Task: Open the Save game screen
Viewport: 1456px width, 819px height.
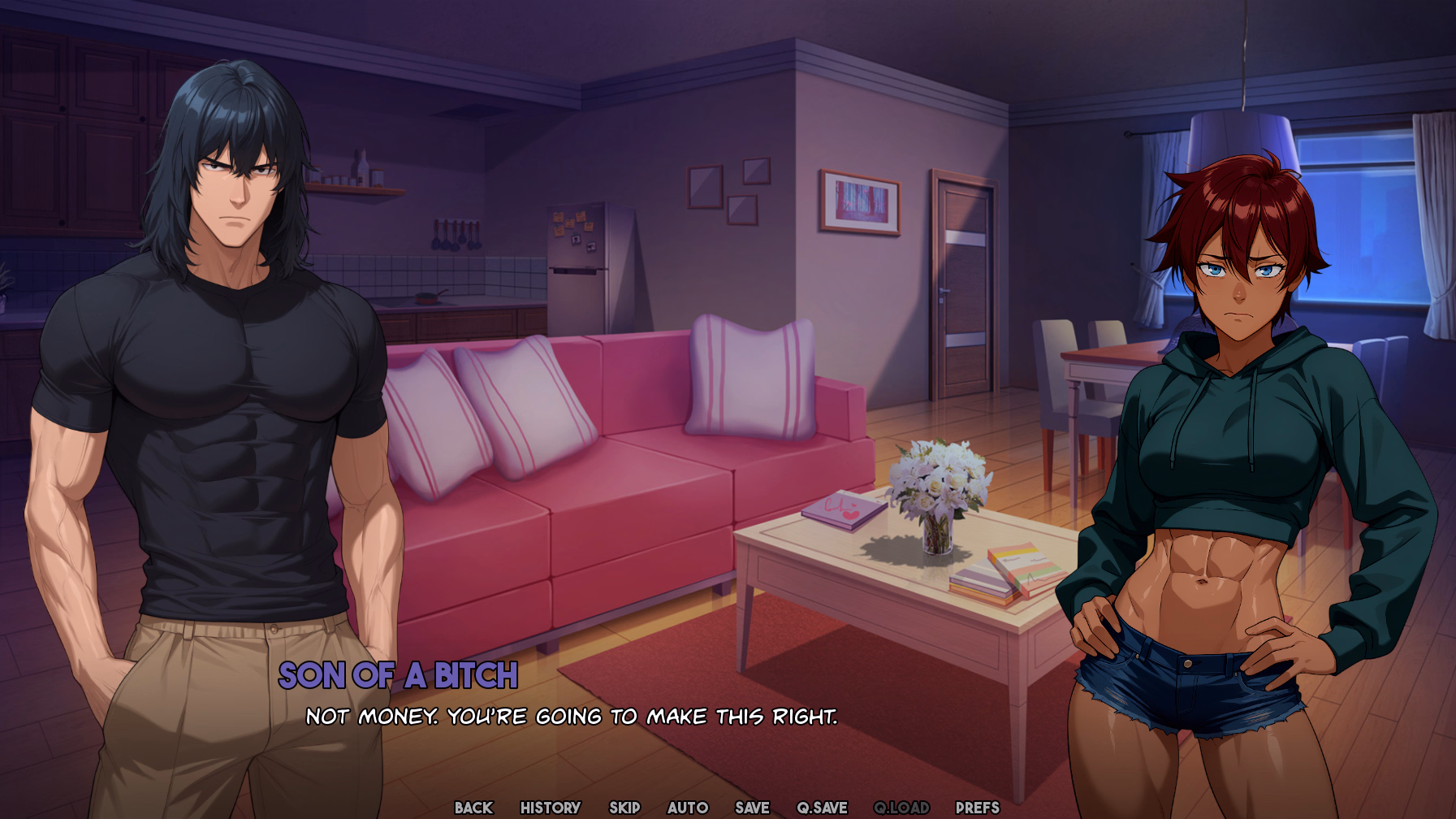Action: (752, 808)
